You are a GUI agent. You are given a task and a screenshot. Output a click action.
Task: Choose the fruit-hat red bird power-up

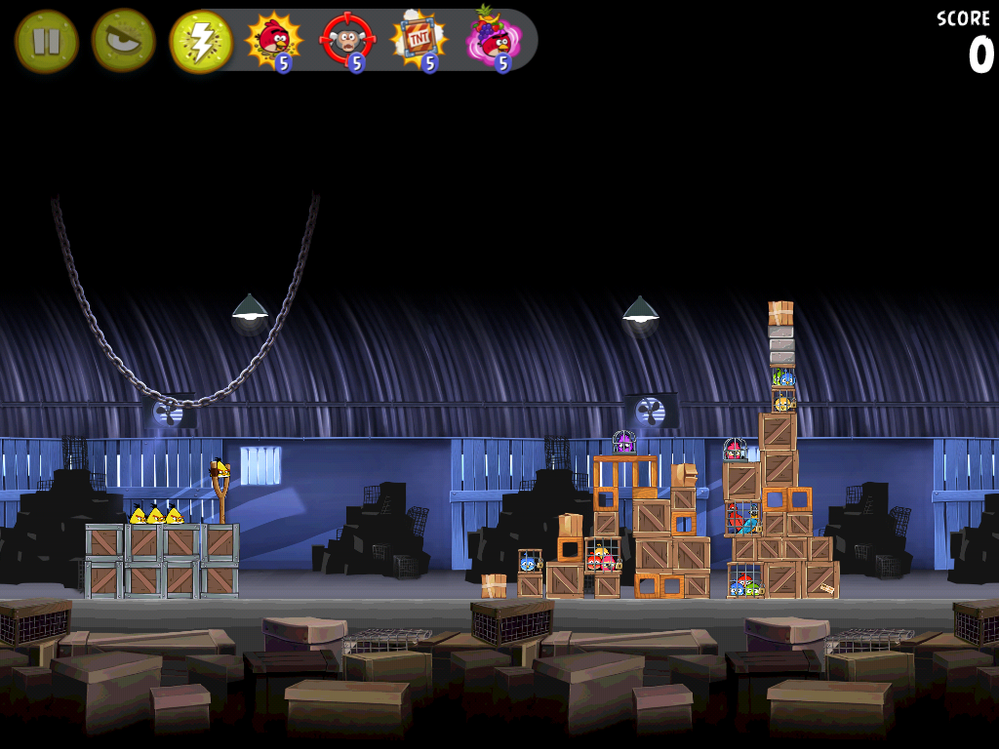coord(492,41)
